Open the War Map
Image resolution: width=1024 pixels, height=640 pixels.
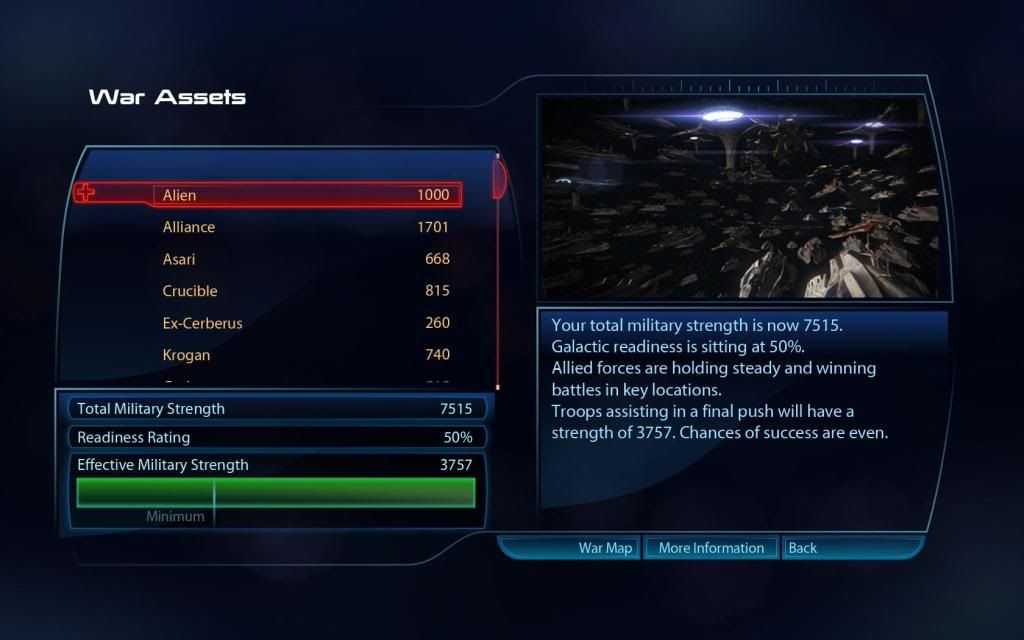coord(605,548)
